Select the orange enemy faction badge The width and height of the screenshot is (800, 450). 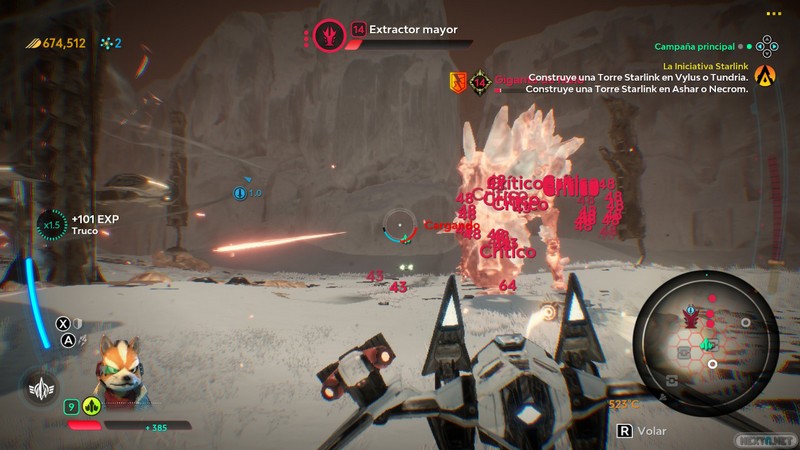click(458, 81)
